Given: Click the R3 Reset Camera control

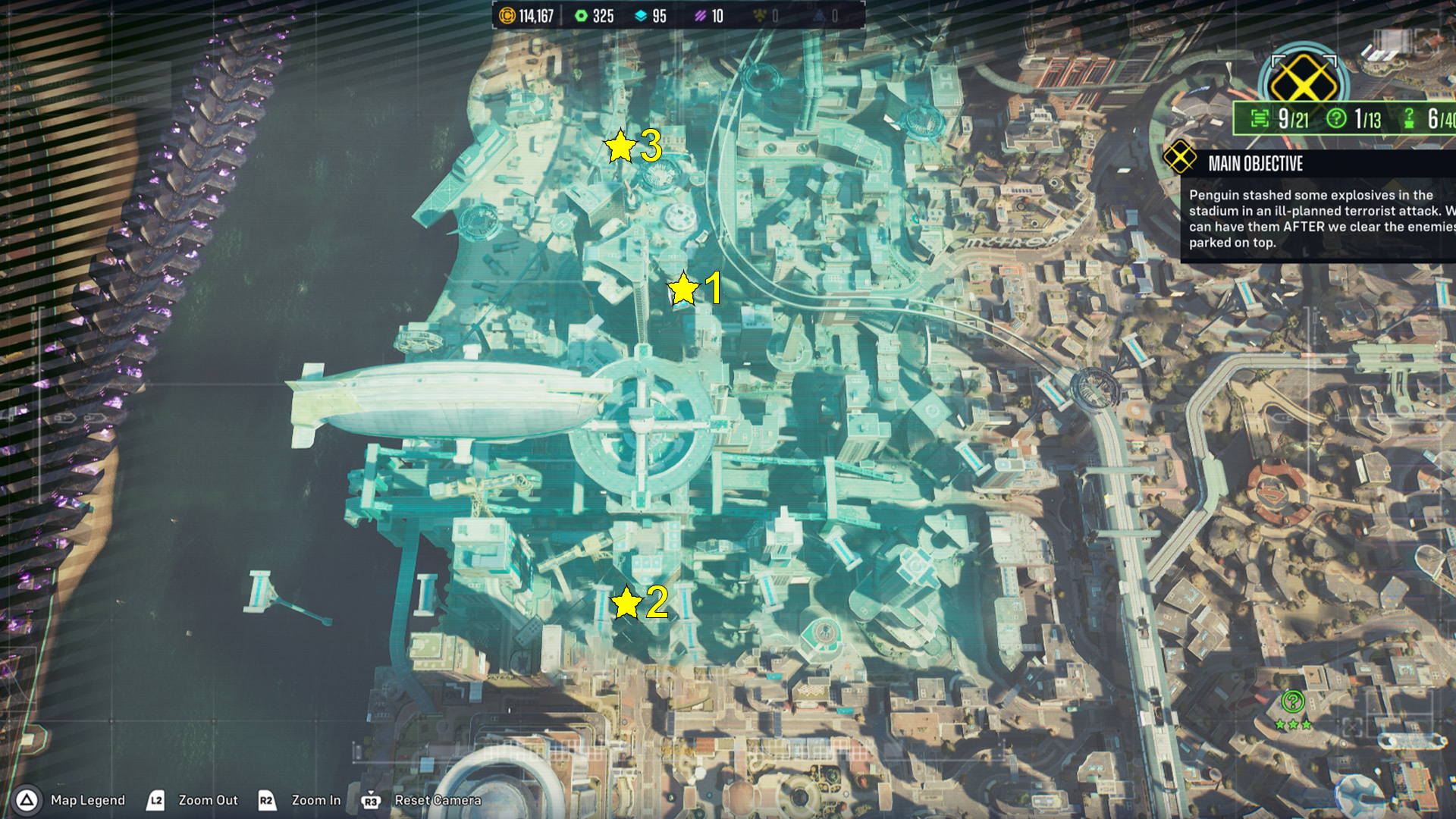Looking at the screenshot, I should (370, 800).
